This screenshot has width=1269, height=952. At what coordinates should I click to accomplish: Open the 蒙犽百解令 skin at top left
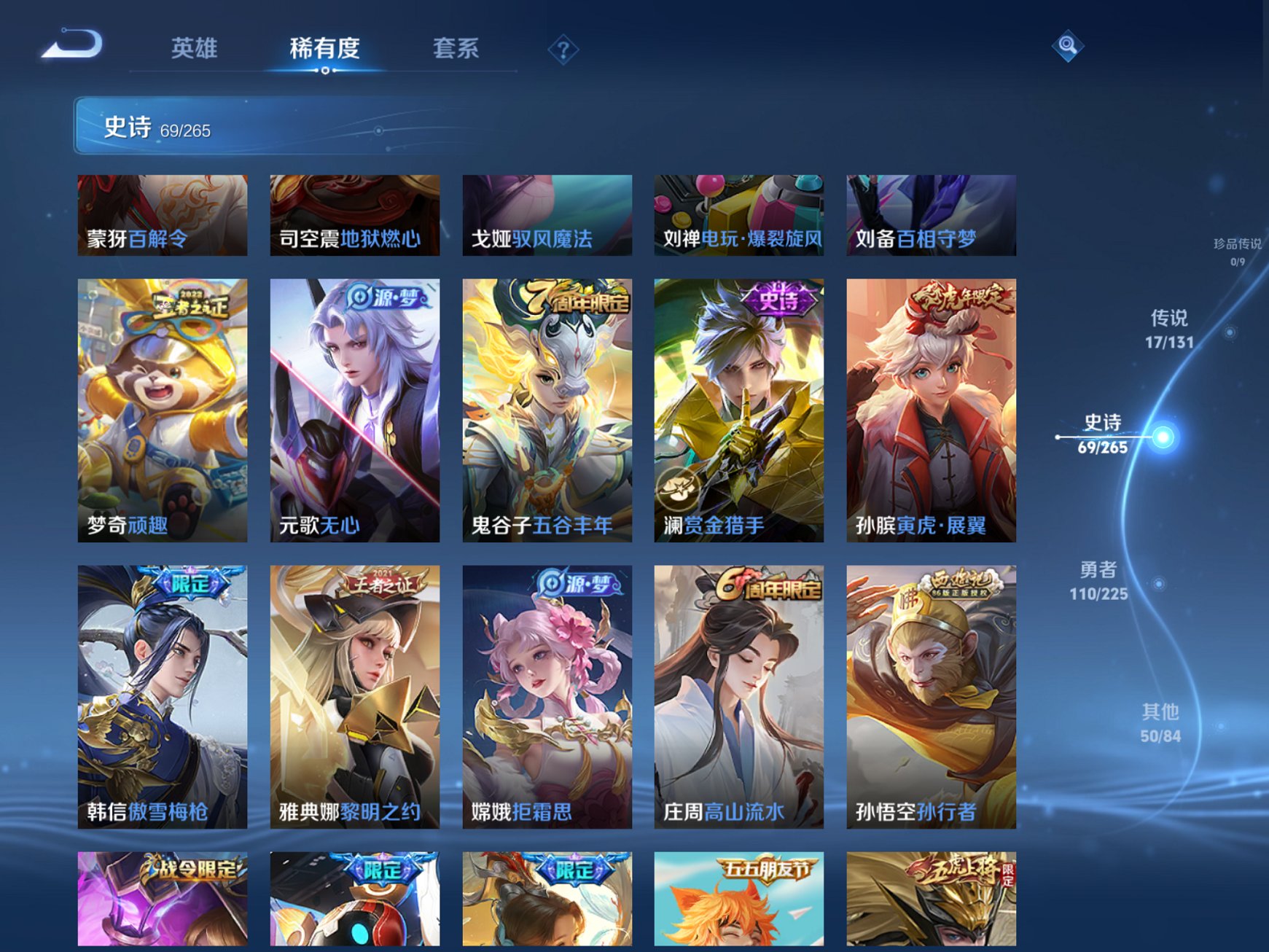point(162,215)
